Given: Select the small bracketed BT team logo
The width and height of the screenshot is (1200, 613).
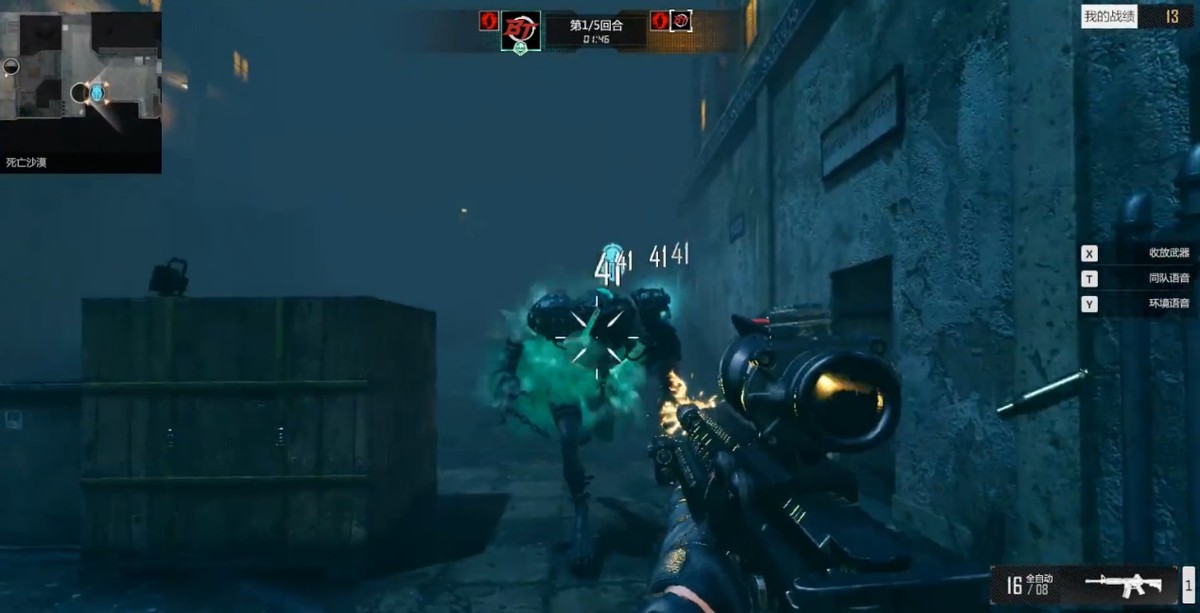Looking at the screenshot, I should coord(681,20).
